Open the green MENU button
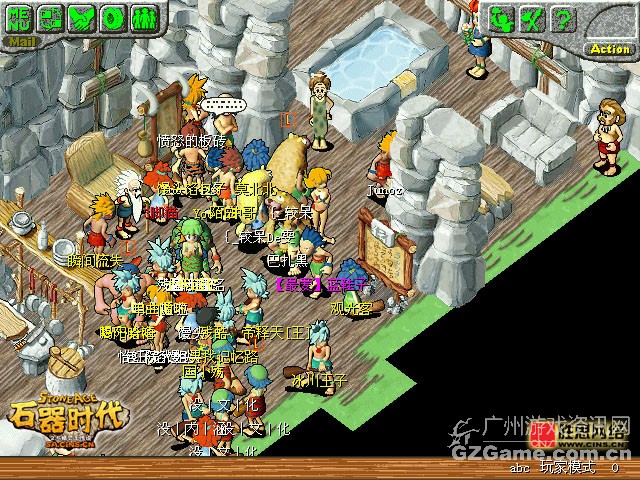 coord(20,17)
